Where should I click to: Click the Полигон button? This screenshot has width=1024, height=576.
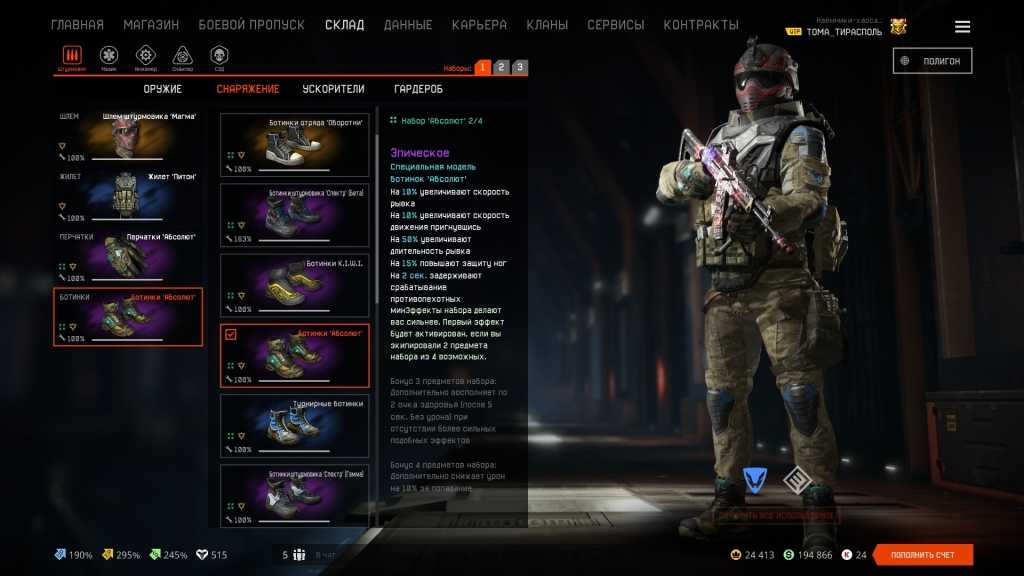tap(932, 61)
